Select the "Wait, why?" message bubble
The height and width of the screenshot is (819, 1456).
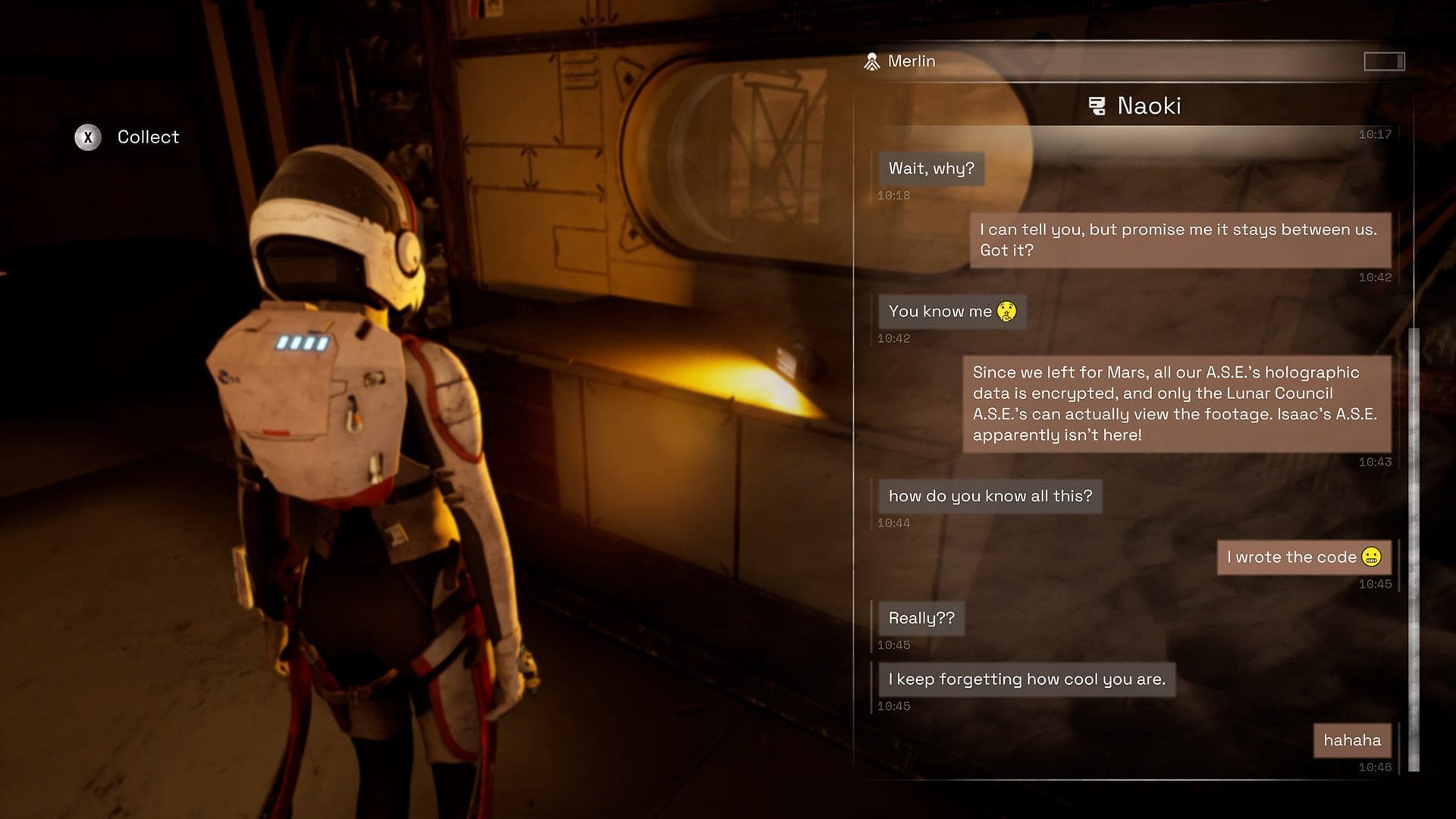point(931,168)
